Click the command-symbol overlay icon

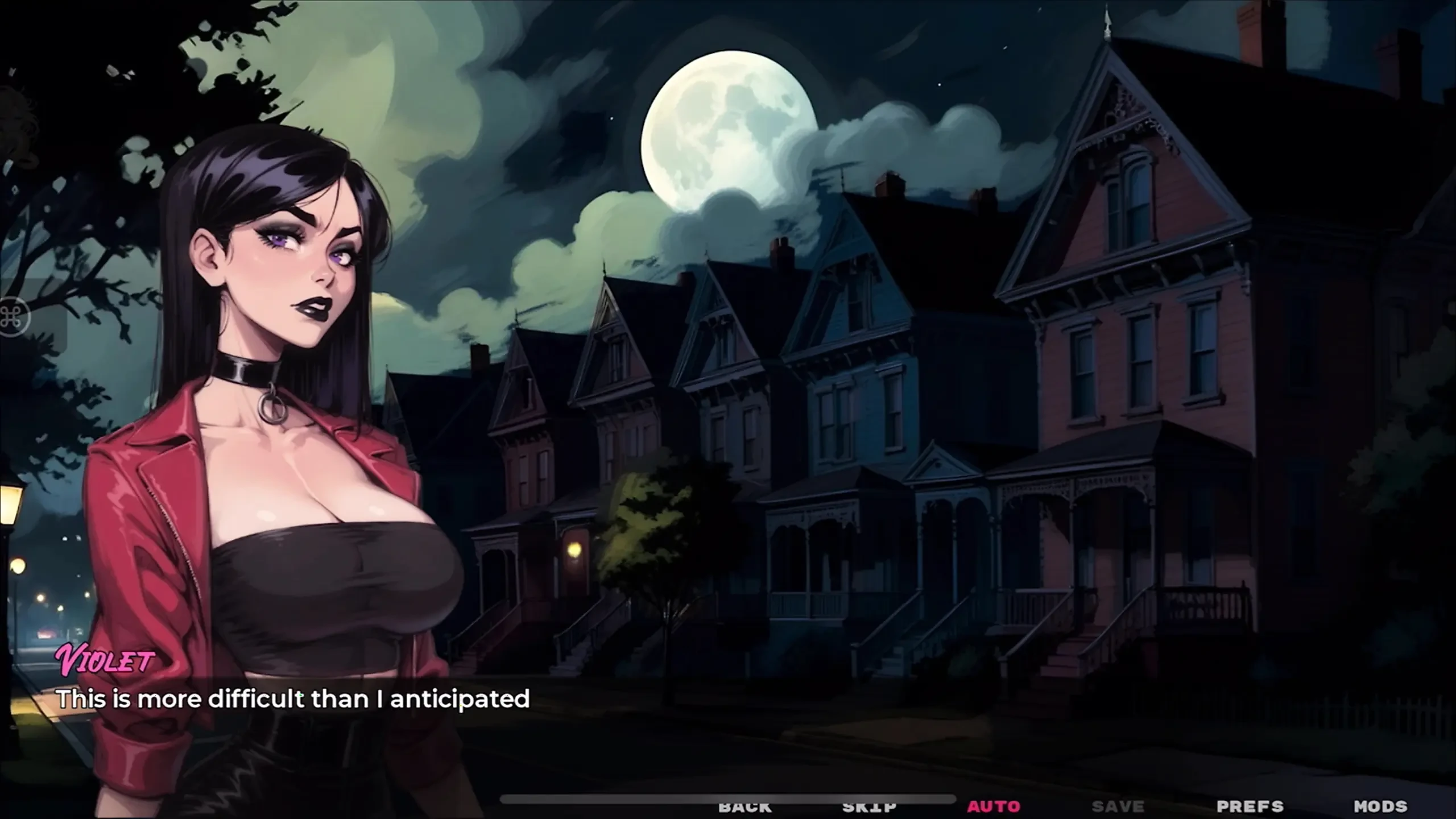pos(13,317)
